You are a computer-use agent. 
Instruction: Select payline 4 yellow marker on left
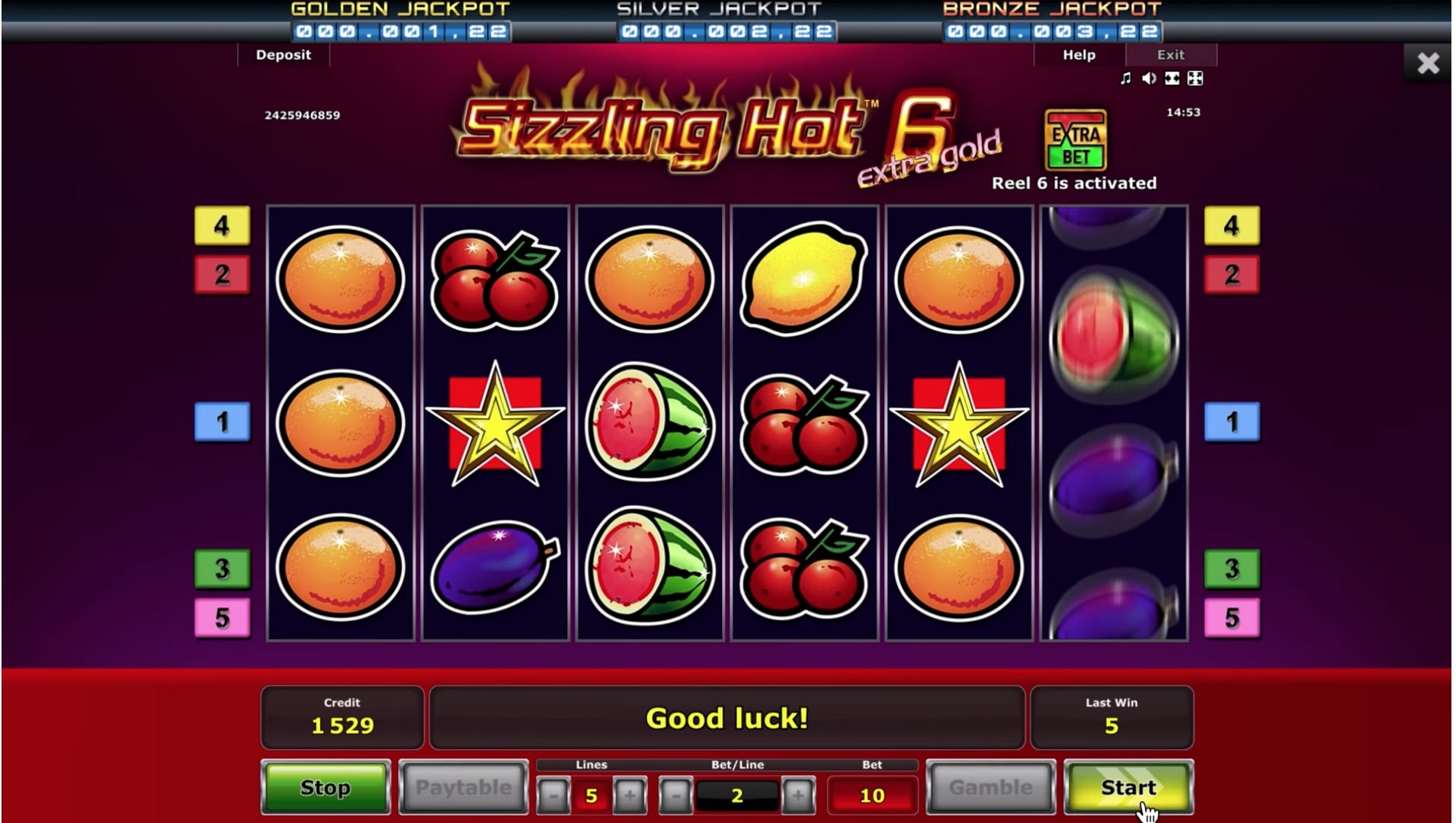(222, 226)
